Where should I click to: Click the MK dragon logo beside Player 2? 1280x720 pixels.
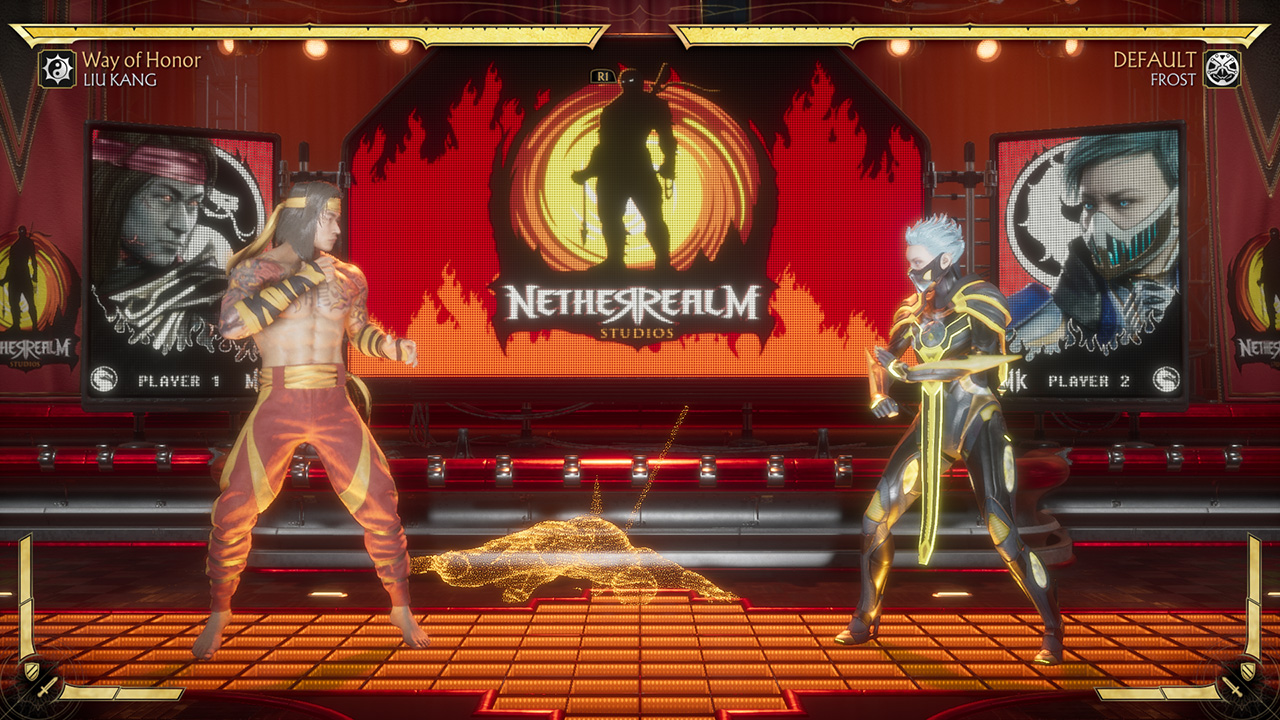pos(1166,379)
